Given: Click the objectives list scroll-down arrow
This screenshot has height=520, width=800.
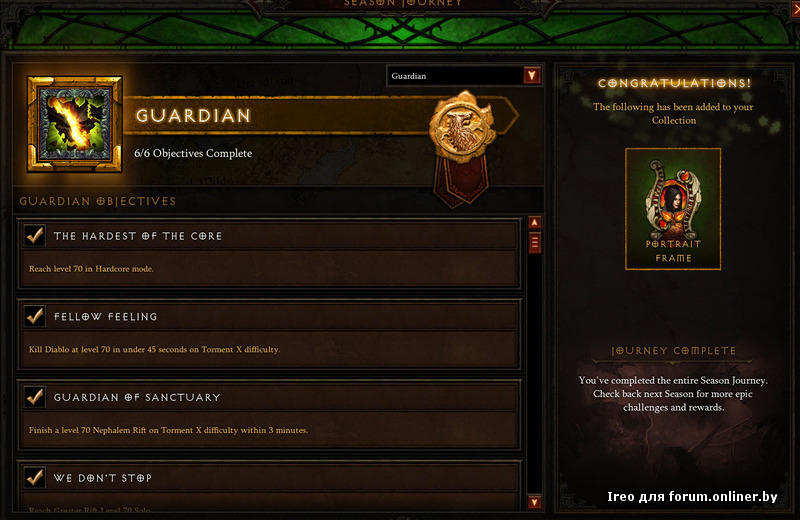Looking at the screenshot, I should [534, 502].
